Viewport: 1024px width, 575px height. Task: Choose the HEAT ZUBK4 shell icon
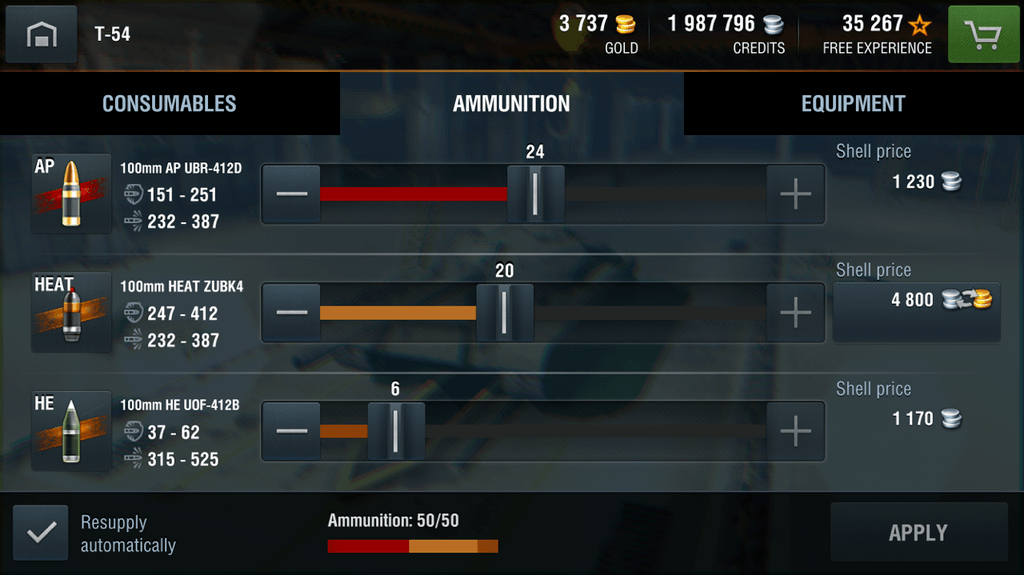70,312
